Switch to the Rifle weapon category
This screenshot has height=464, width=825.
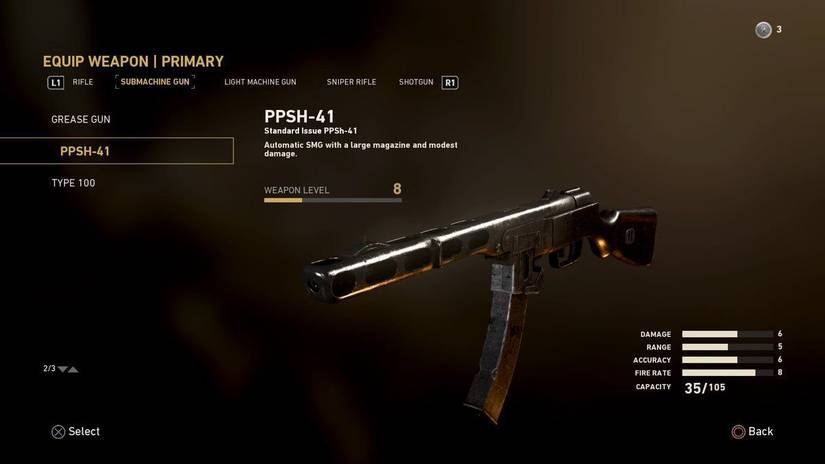coord(83,82)
